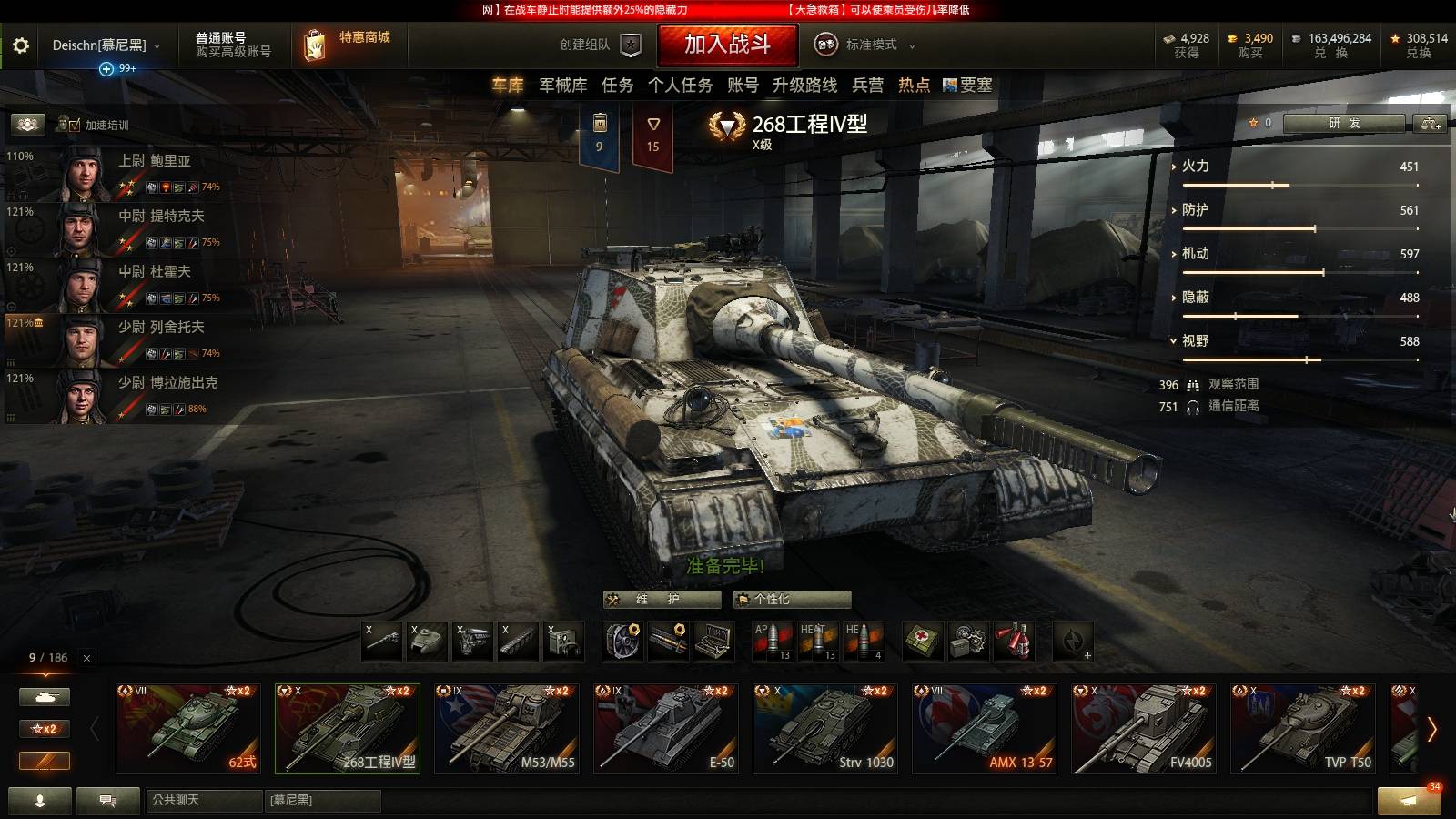
Task: Expand the 火力 firepower stat section
Action: 1195,167
